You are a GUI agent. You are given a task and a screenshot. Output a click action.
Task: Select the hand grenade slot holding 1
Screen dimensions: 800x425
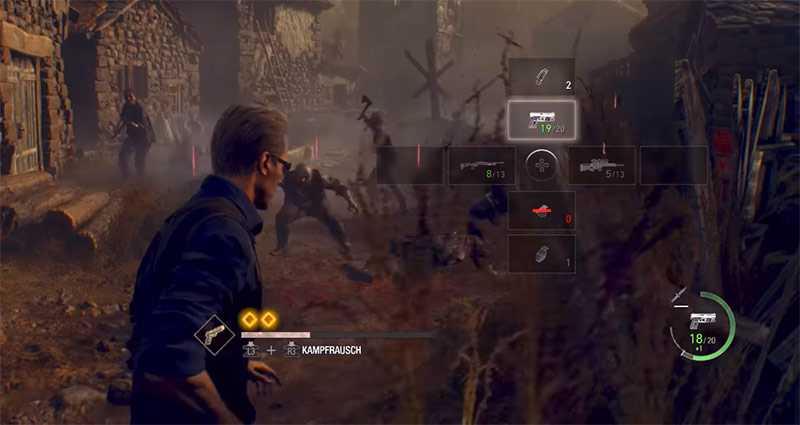541,254
